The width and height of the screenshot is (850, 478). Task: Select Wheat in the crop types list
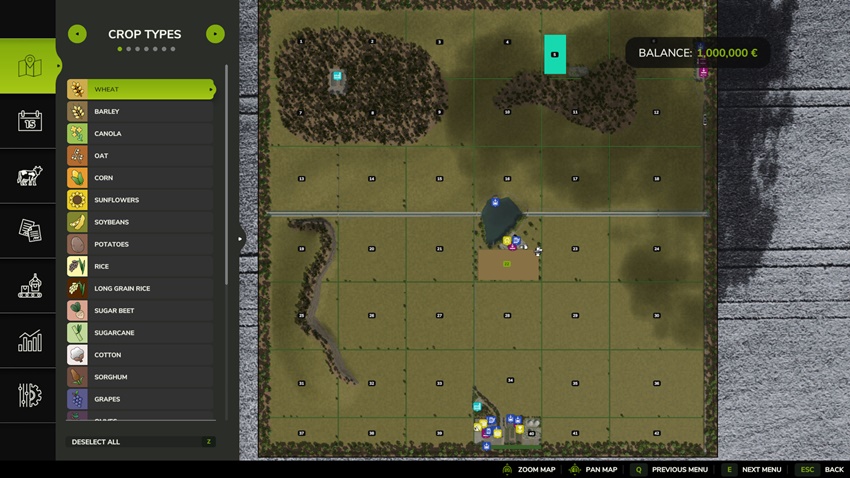point(140,90)
